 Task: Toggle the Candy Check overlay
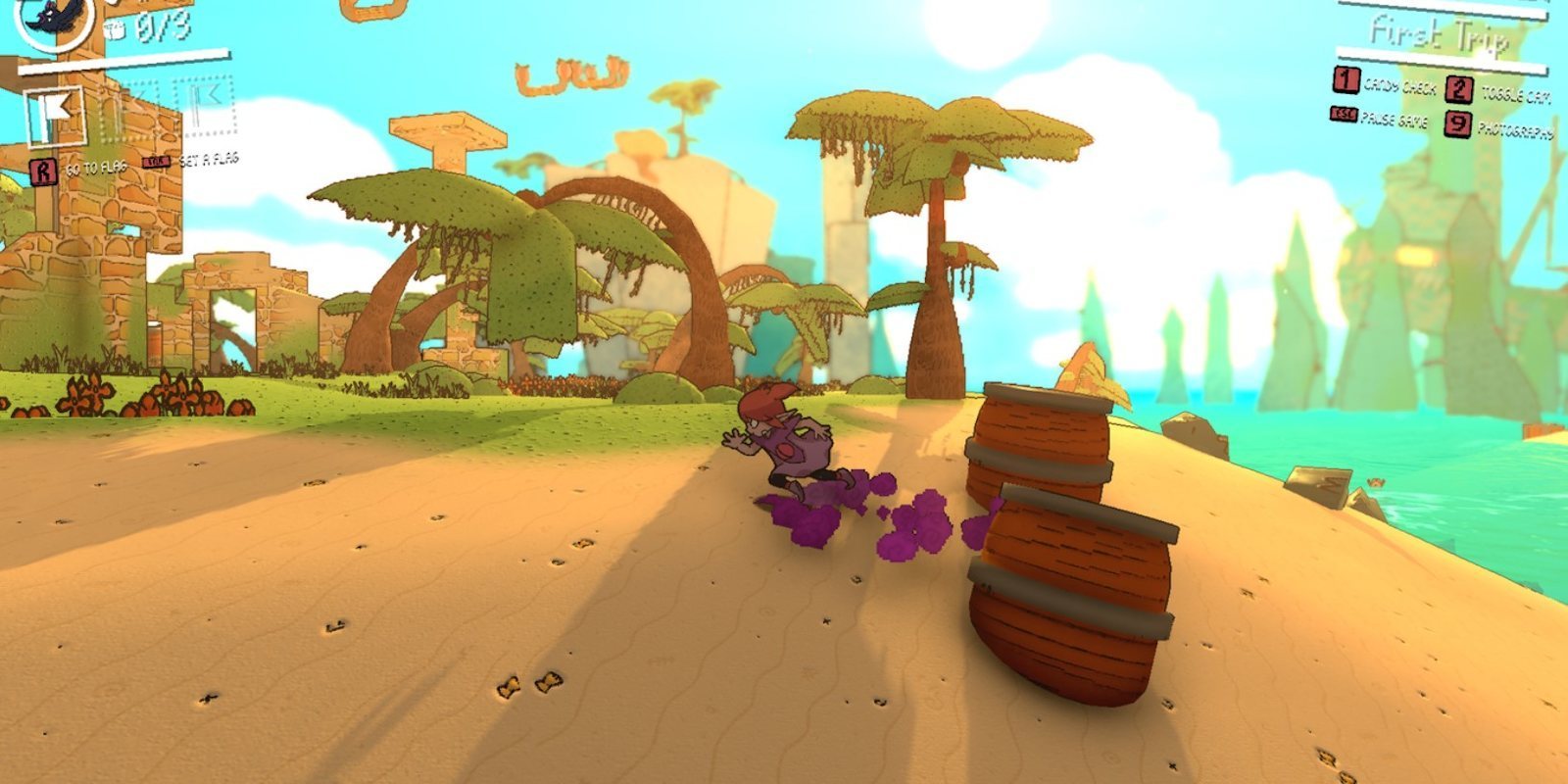(1403, 86)
